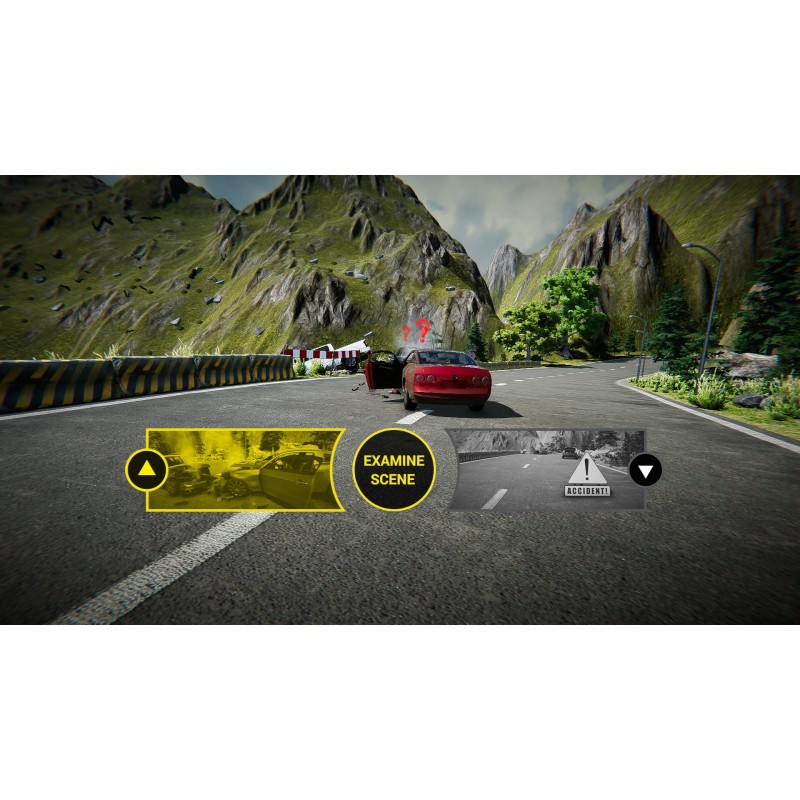Click the yellow up arrow button

146,468
